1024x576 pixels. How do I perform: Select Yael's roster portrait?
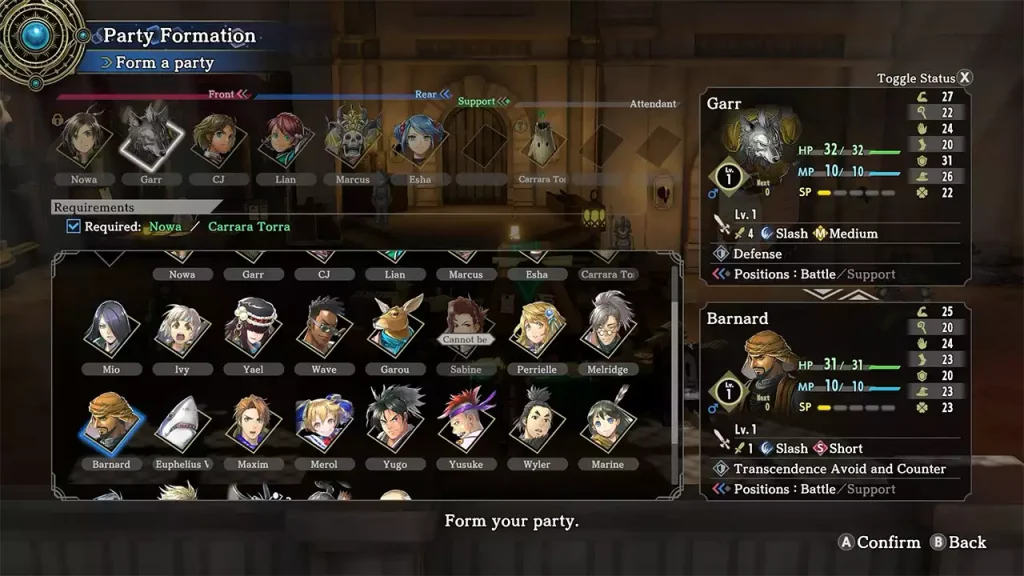(251, 327)
